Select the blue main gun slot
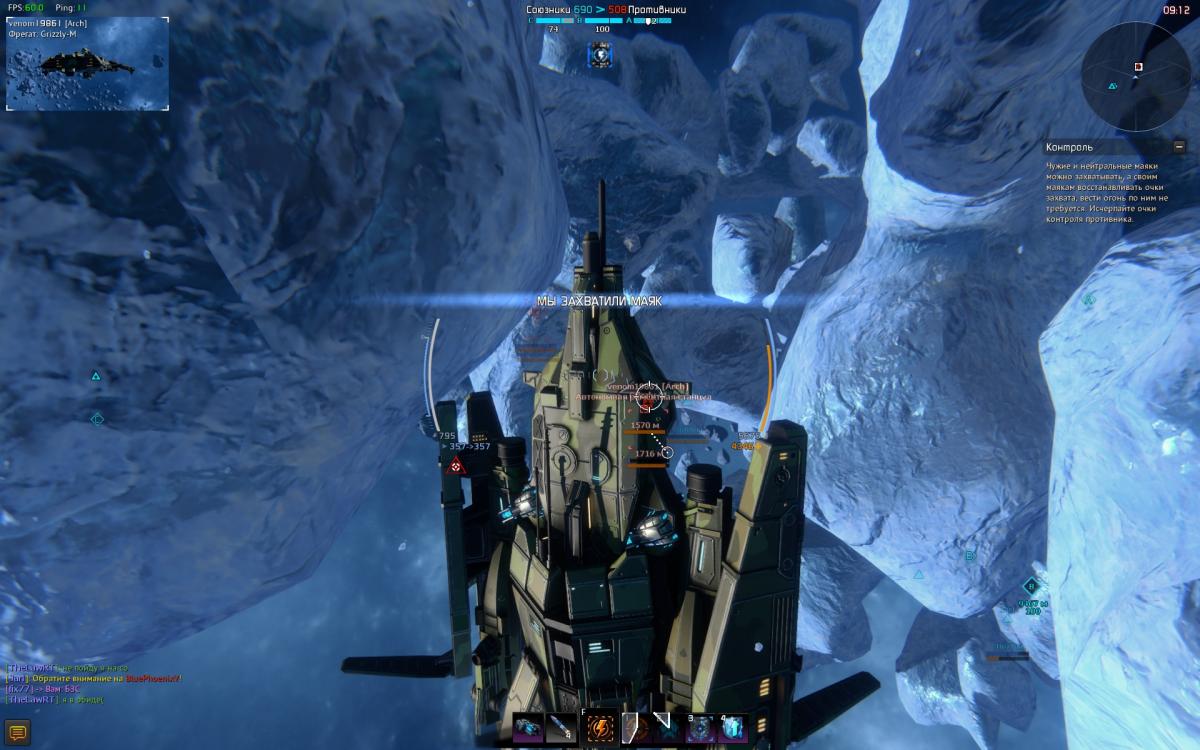This screenshot has height=750, width=1200. coord(528,729)
